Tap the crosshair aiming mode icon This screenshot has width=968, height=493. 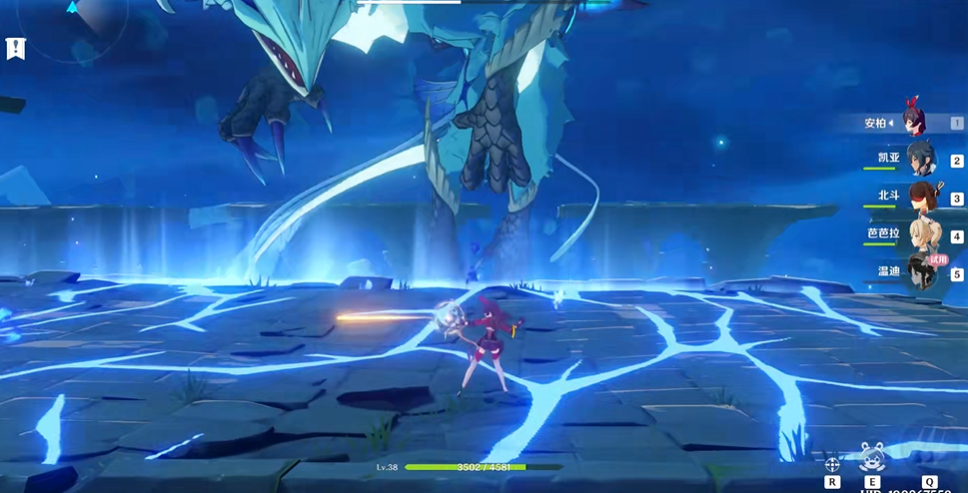pyautogui.click(x=832, y=464)
